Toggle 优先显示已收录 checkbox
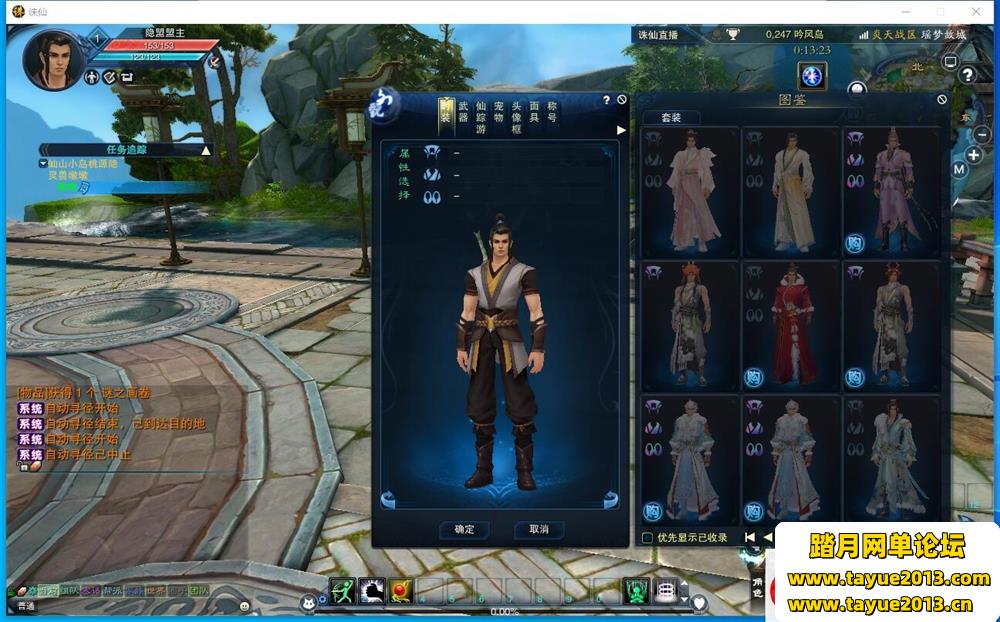The width and height of the screenshot is (1000, 622). (x=647, y=538)
